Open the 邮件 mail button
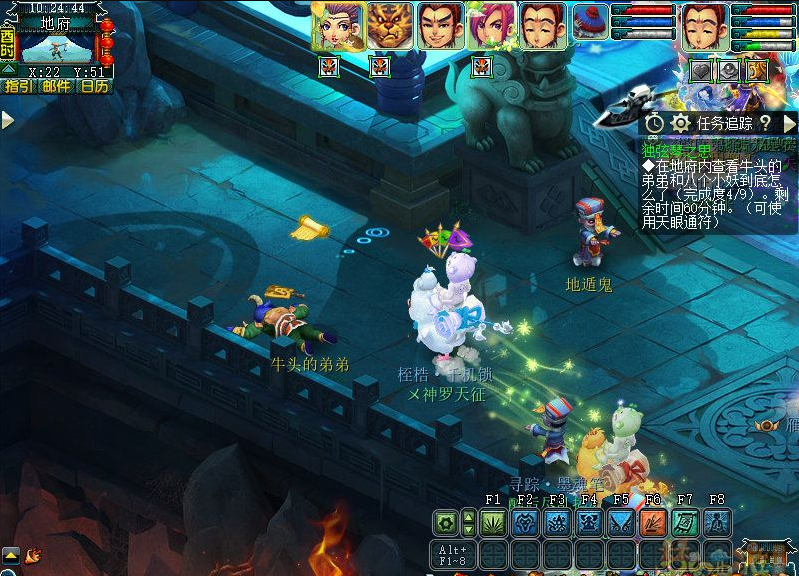The width and height of the screenshot is (799, 576). click(x=56, y=87)
